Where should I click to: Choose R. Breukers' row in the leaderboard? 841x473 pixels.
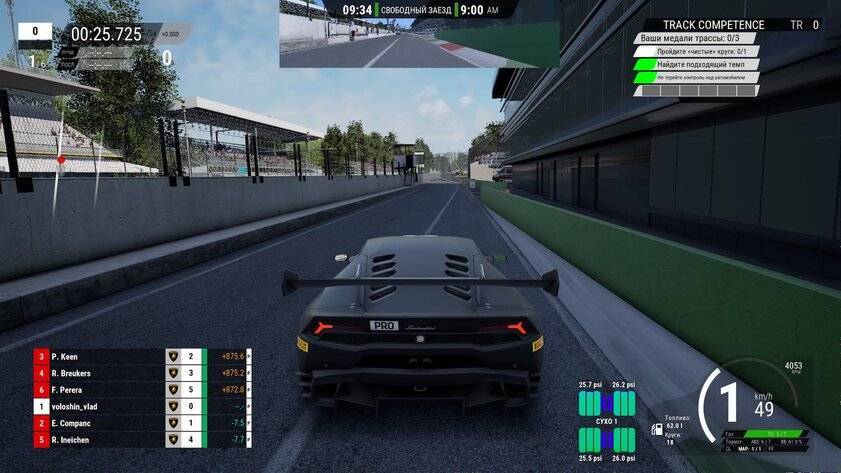click(x=100, y=372)
